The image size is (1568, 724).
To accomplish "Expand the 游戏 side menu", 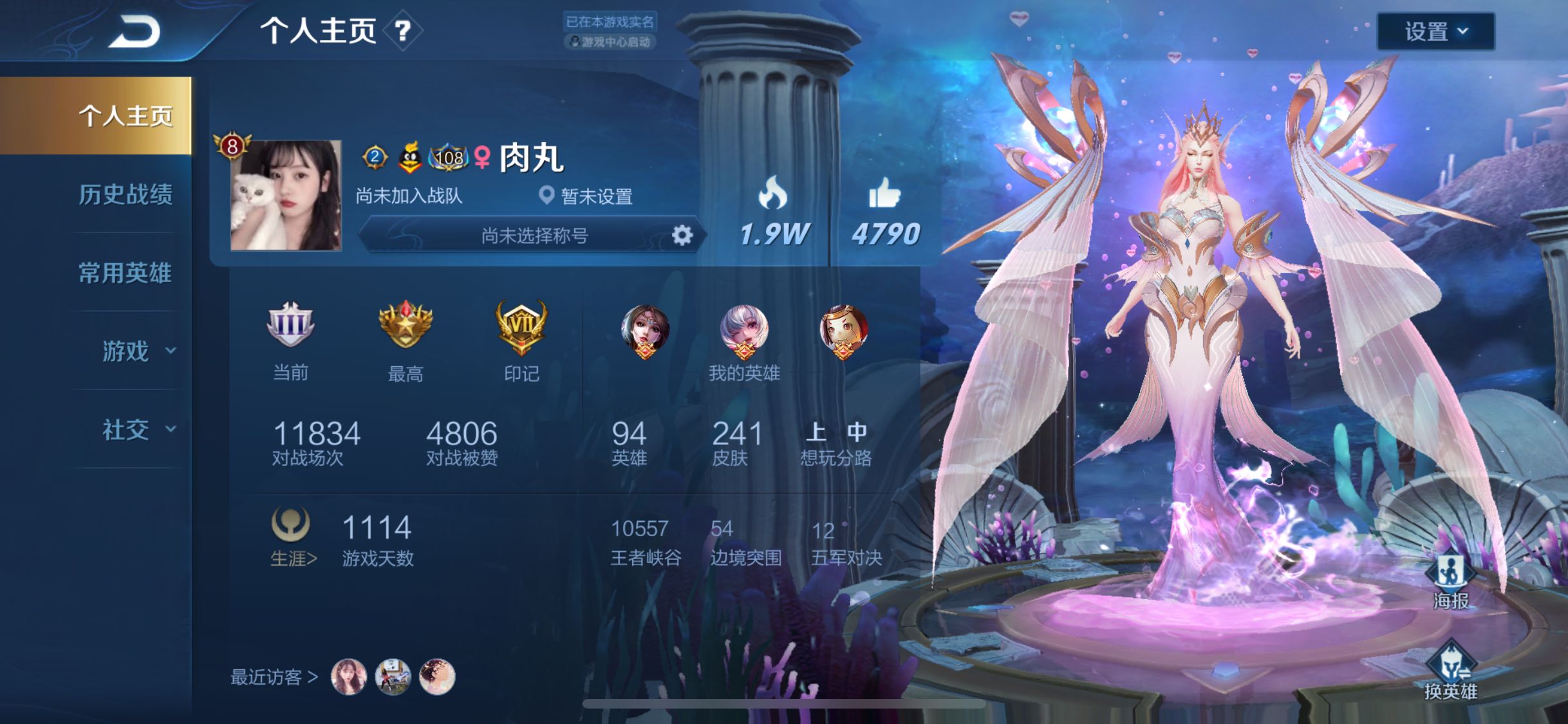I will (x=137, y=351).
